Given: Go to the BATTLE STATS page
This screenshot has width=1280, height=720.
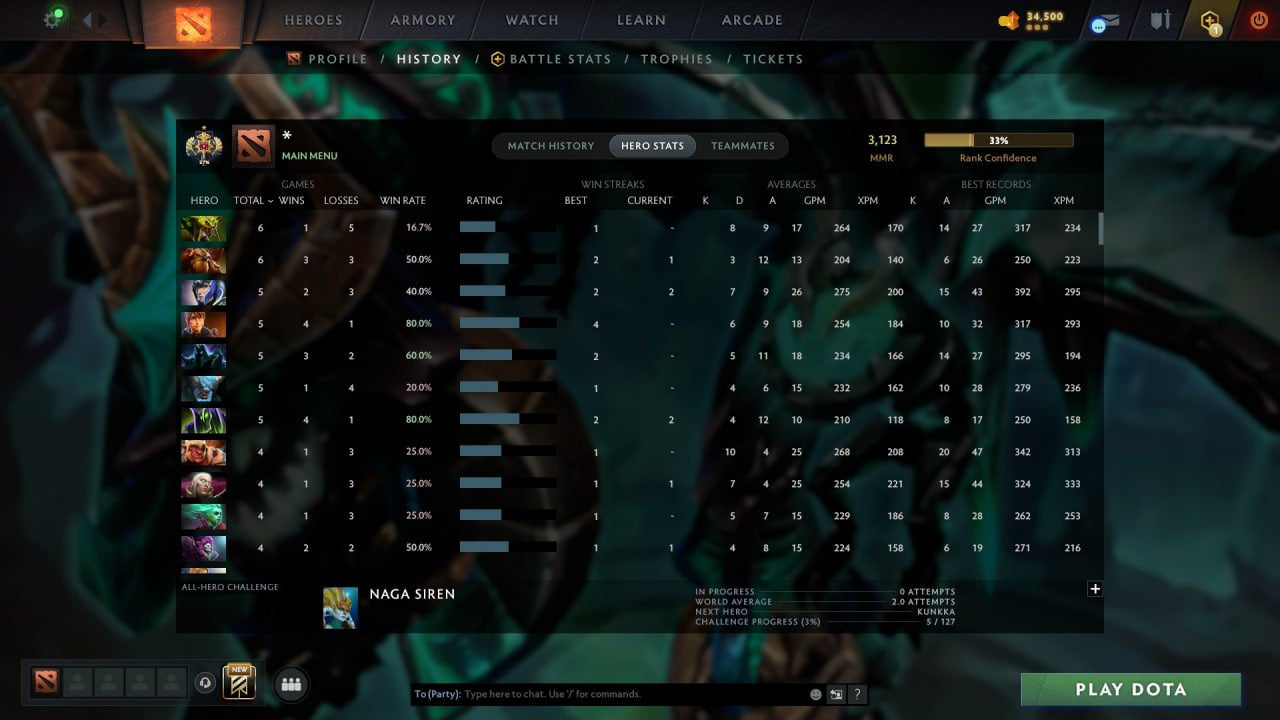Looking at the screenshot, I should pyautogui.click(x=559, y=59).
